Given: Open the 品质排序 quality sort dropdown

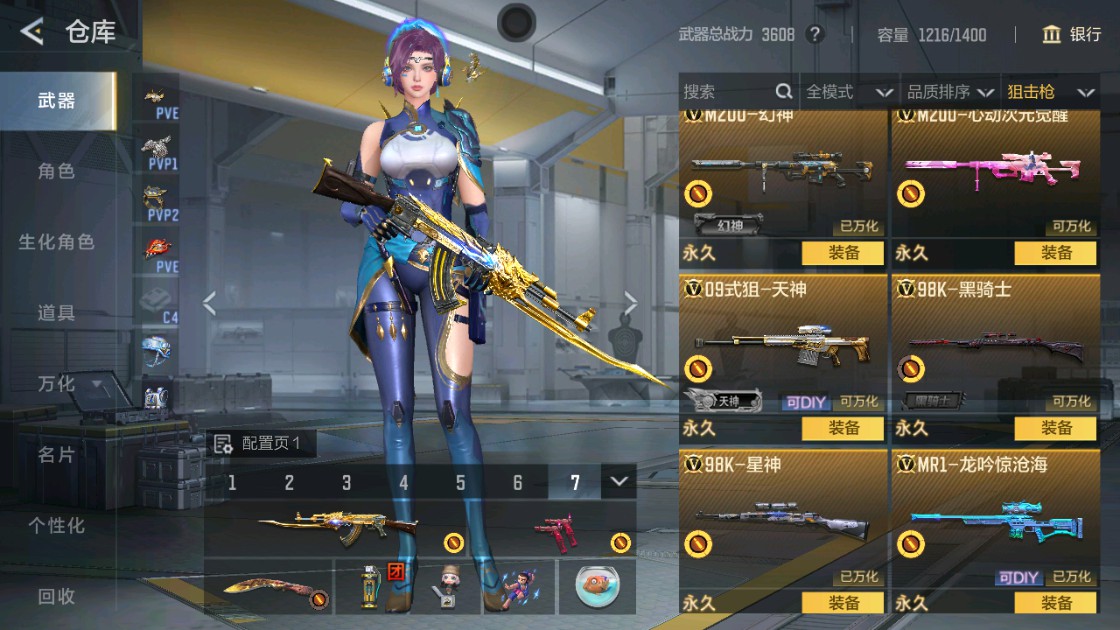Looking at the screenshot, I should click(950, 92).
